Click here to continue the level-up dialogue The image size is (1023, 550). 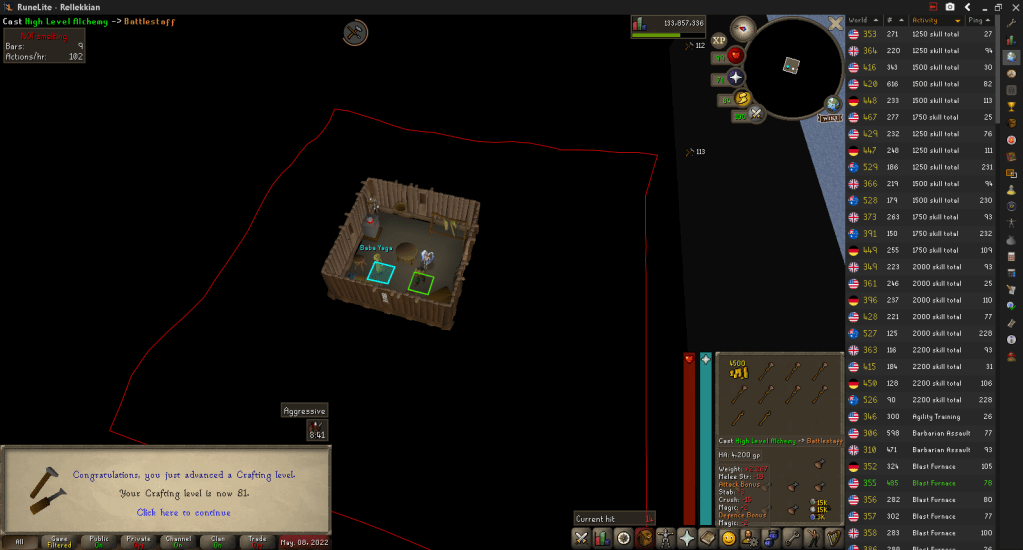click(x=184, y=513)
